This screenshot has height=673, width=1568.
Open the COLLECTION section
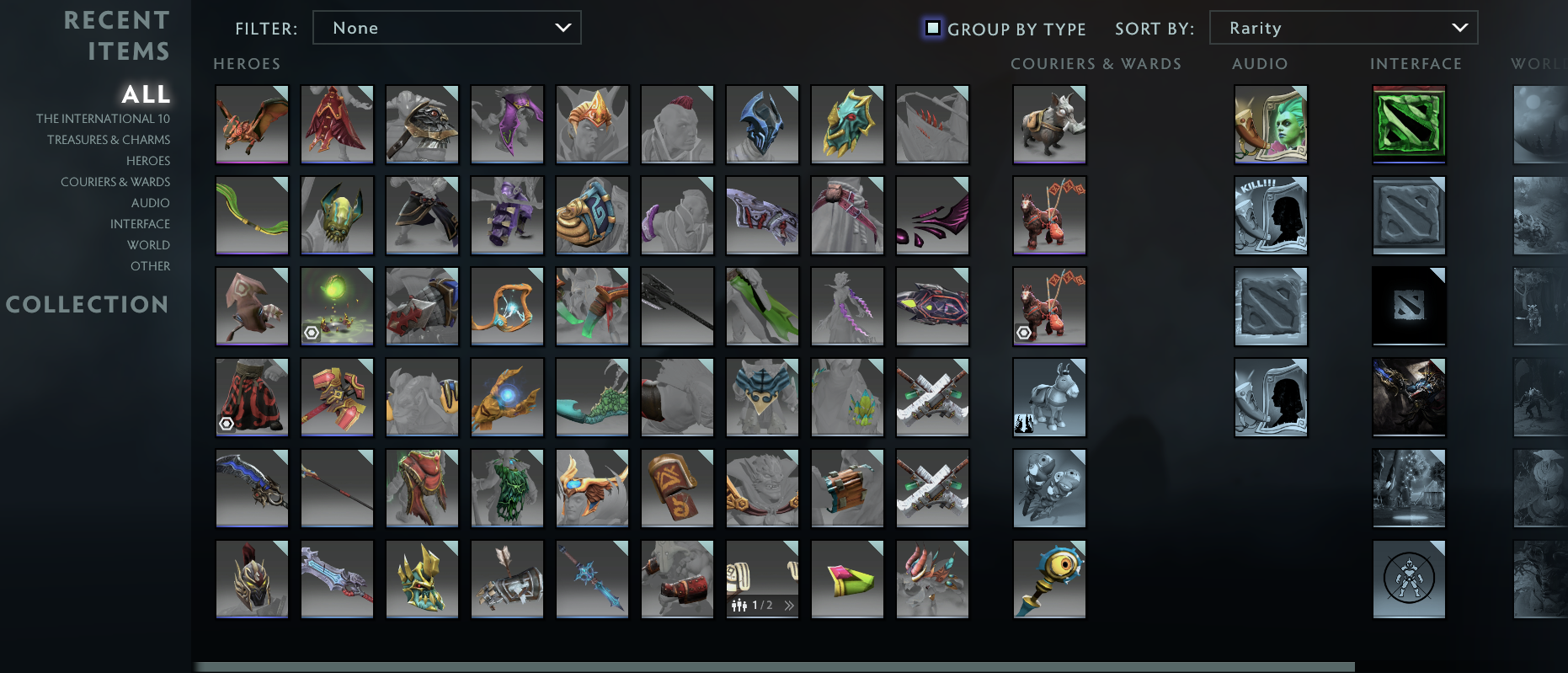point(88,304)
